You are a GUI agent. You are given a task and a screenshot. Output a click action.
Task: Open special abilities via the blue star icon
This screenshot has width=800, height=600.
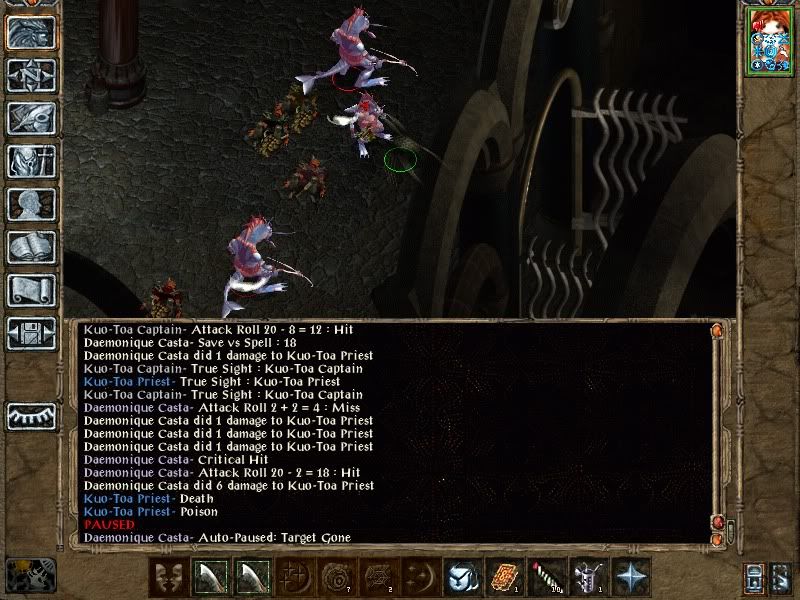pyautogui.click(x=630, y=578)
